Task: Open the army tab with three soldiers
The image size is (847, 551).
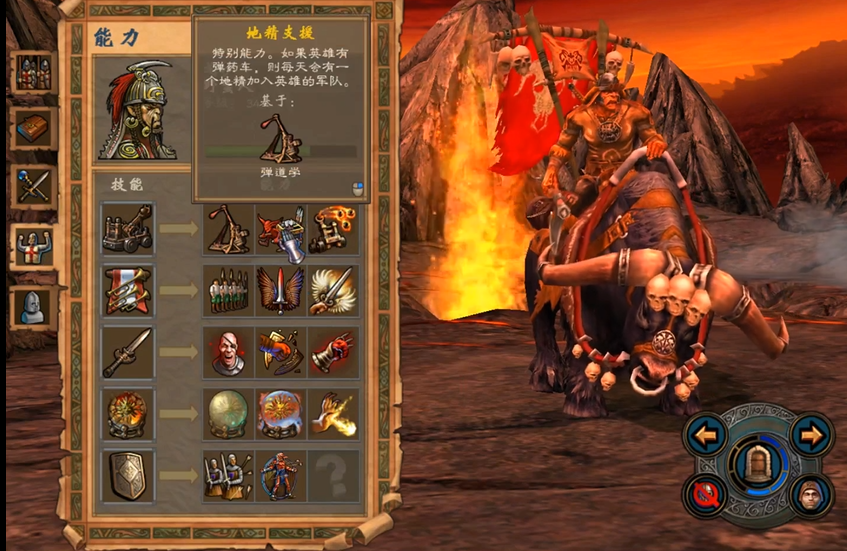Action: (32, 72)
